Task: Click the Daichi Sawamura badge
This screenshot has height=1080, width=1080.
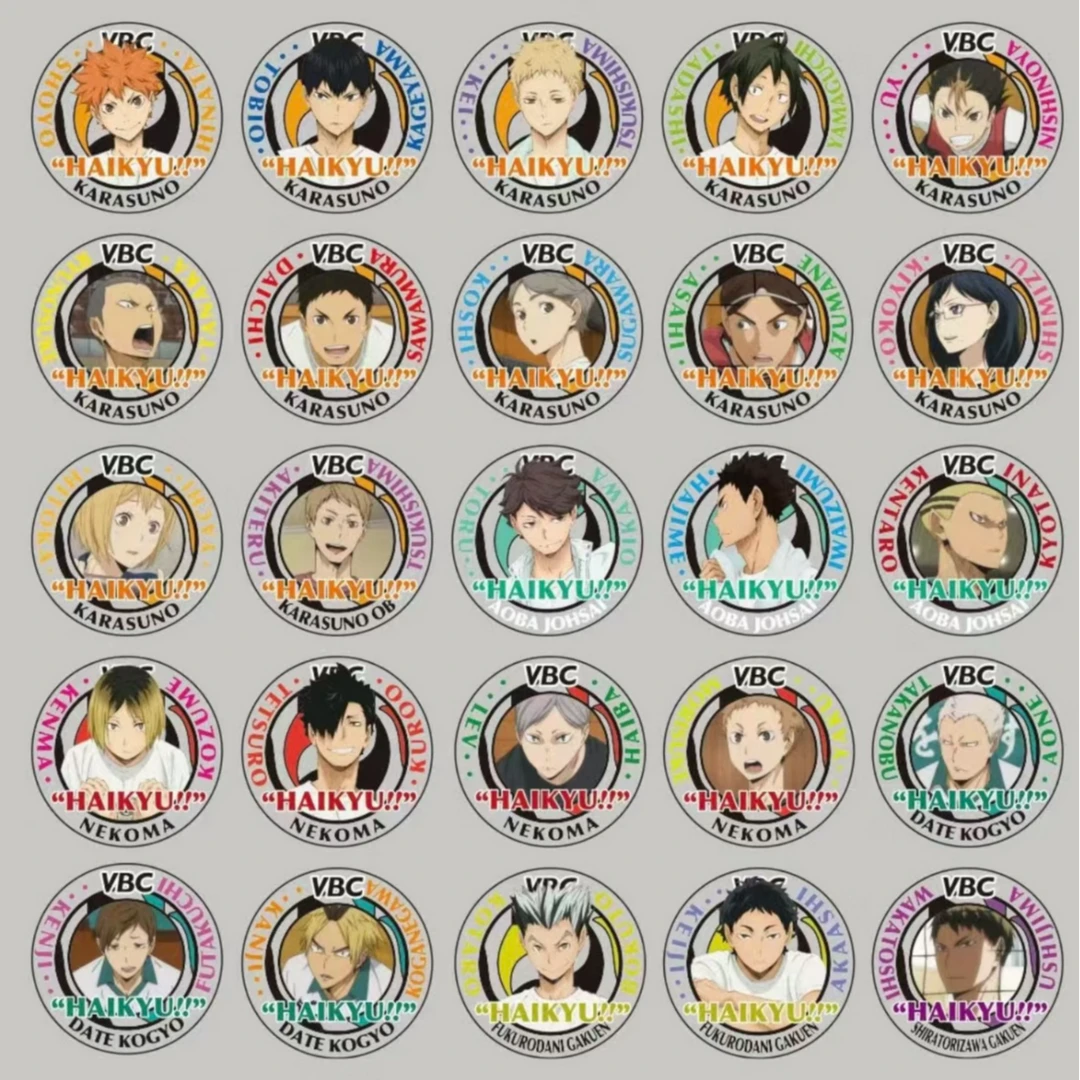Action: 336,328
